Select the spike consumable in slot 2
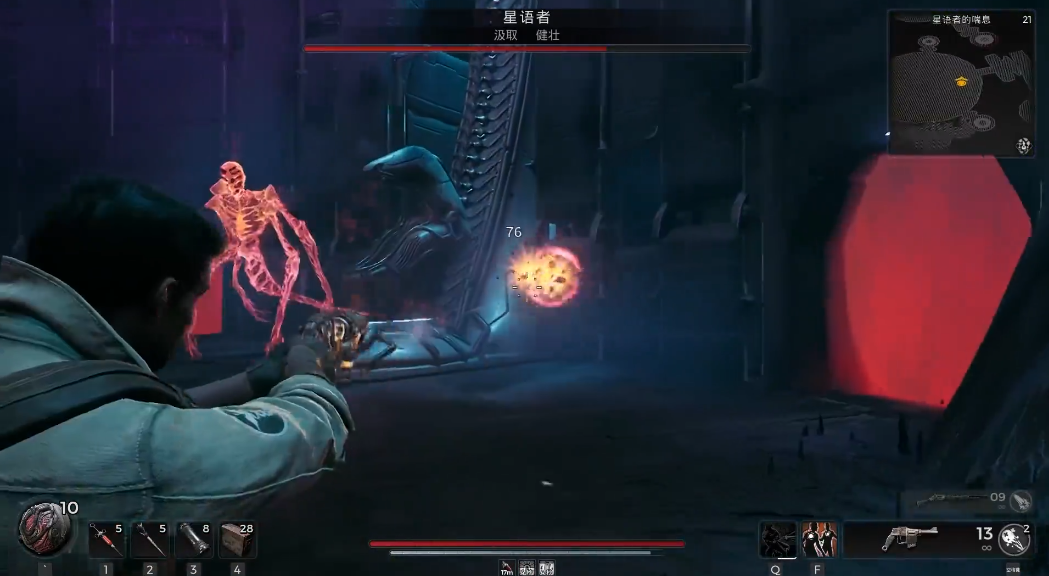 (x=149, y=540)
